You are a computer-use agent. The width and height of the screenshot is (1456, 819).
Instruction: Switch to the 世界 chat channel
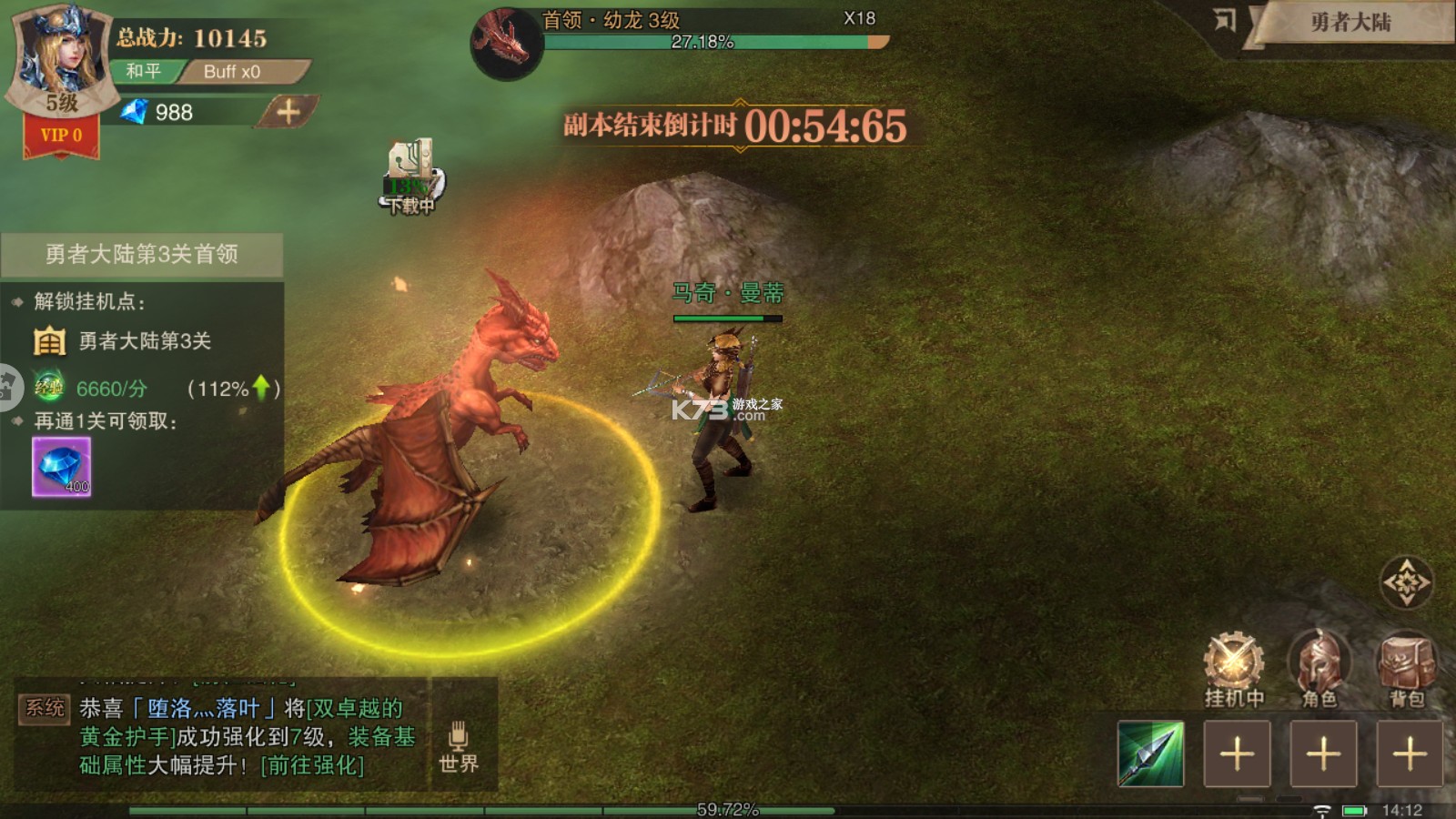(459, 748)
